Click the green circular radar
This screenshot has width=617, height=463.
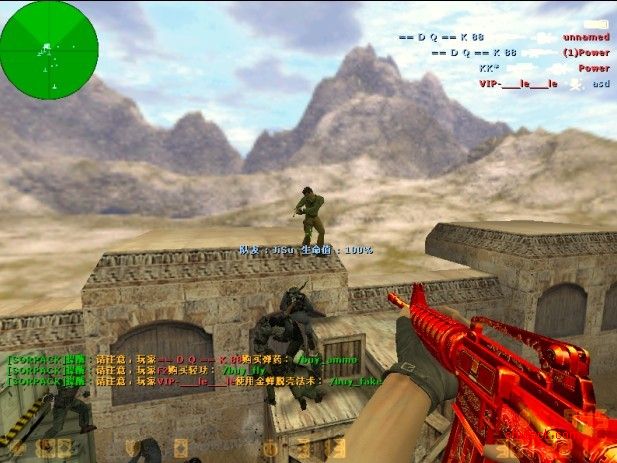pyautogui.click(x=49, y=44)
